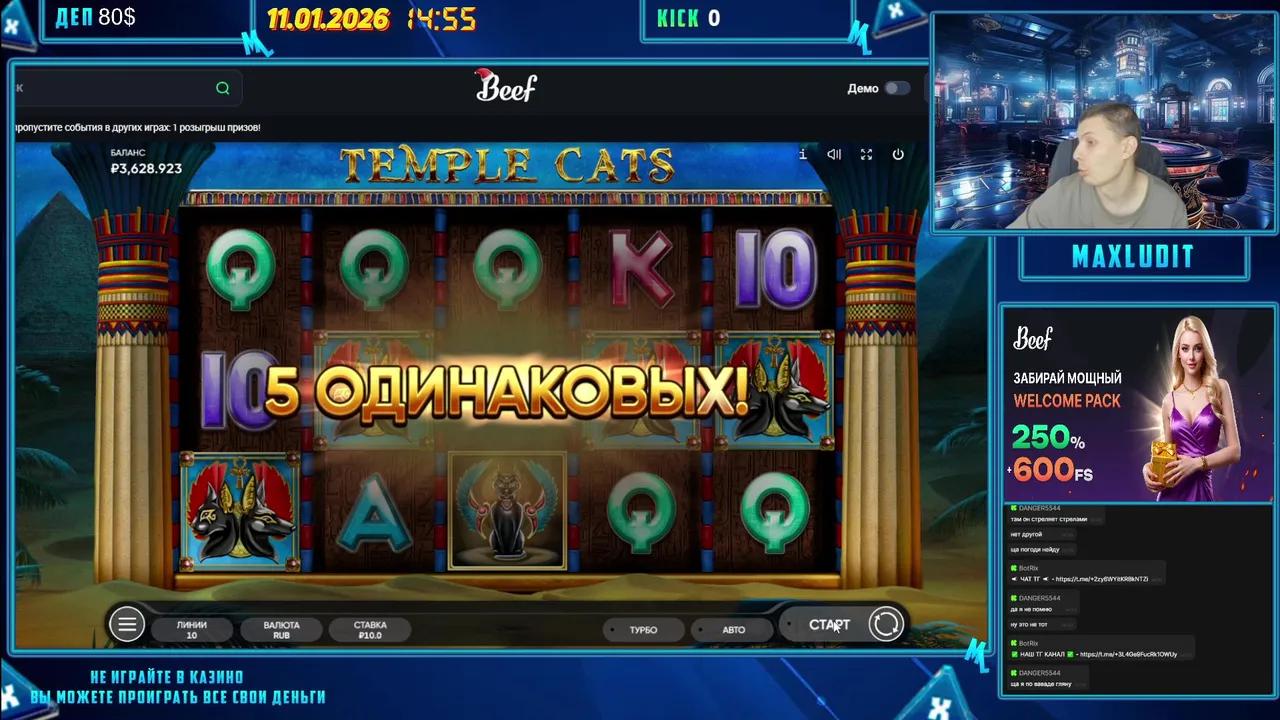Viewport: 1280px width, 720px height.
Task: Open the game info icon
Action: [x=802, y=155]
